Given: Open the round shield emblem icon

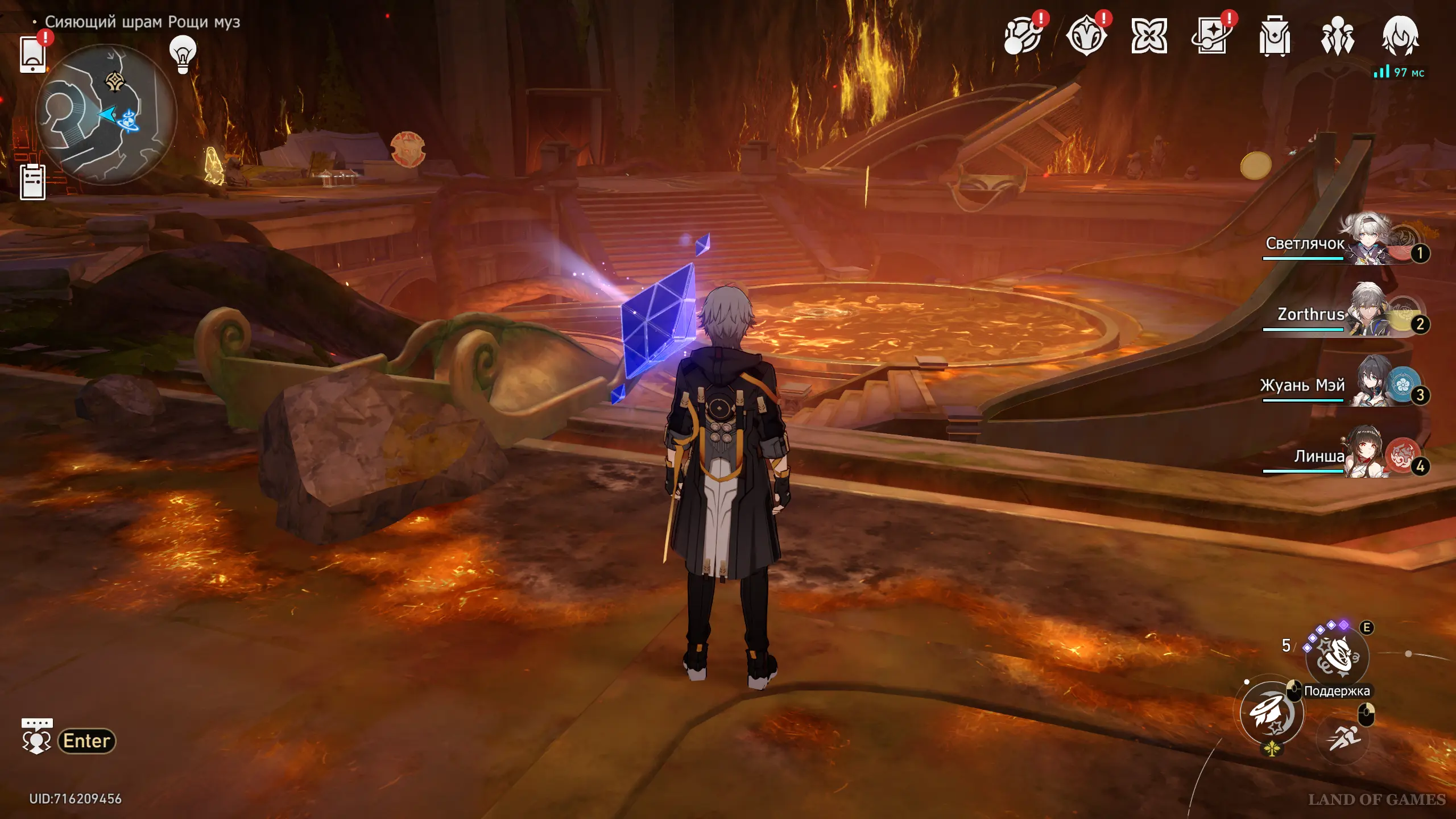Looking at the screenshot, I should (1086, 36).
